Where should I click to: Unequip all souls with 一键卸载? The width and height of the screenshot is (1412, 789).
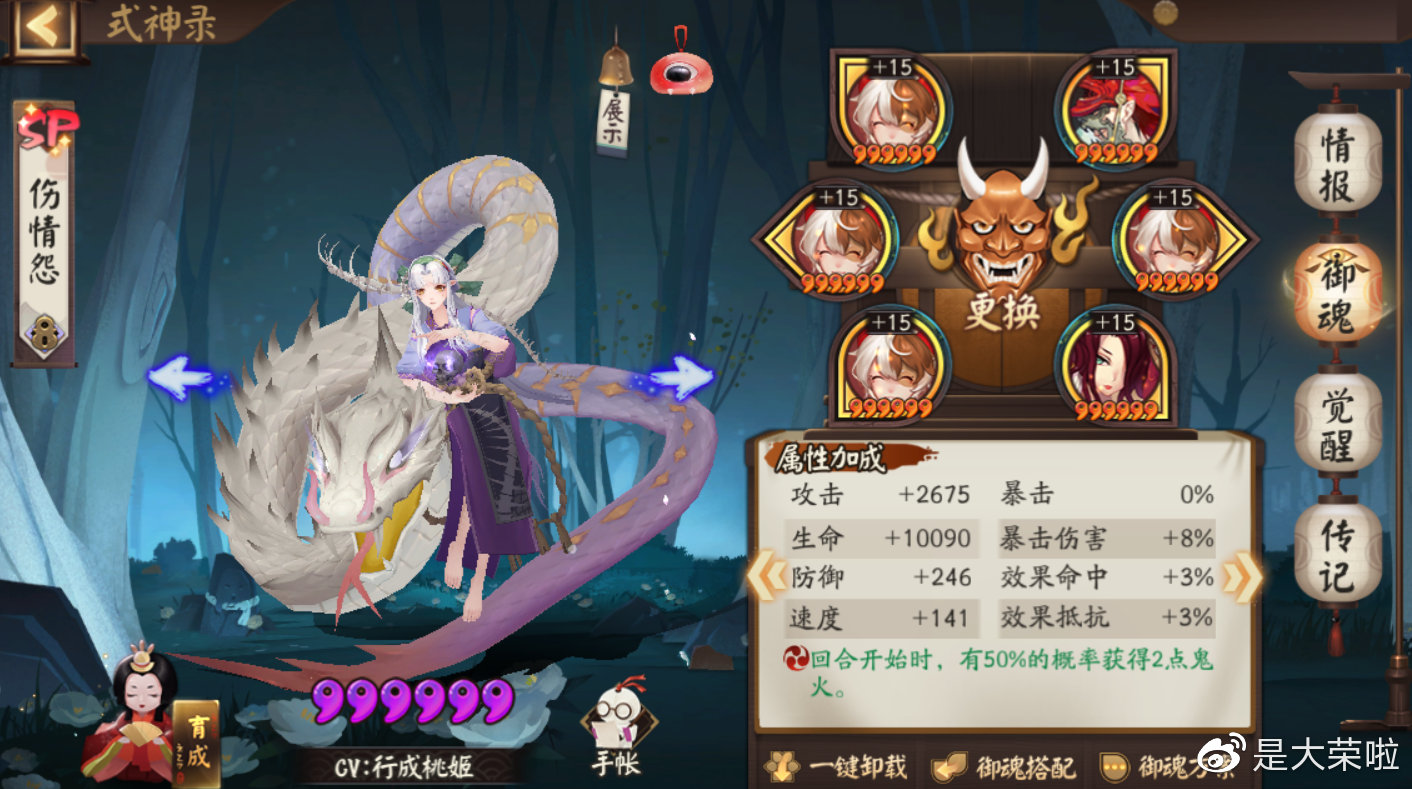tap(836, 766)
